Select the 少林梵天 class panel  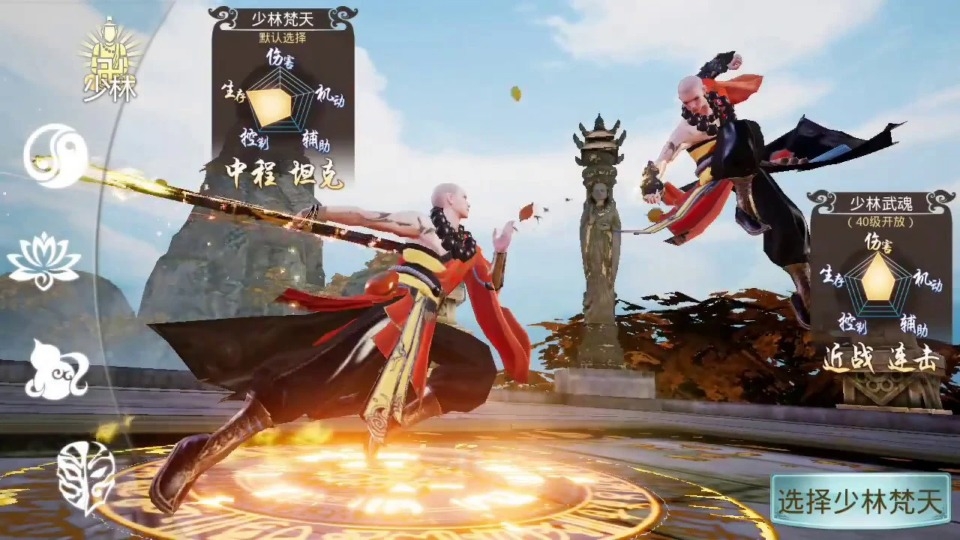pos(282,100)
